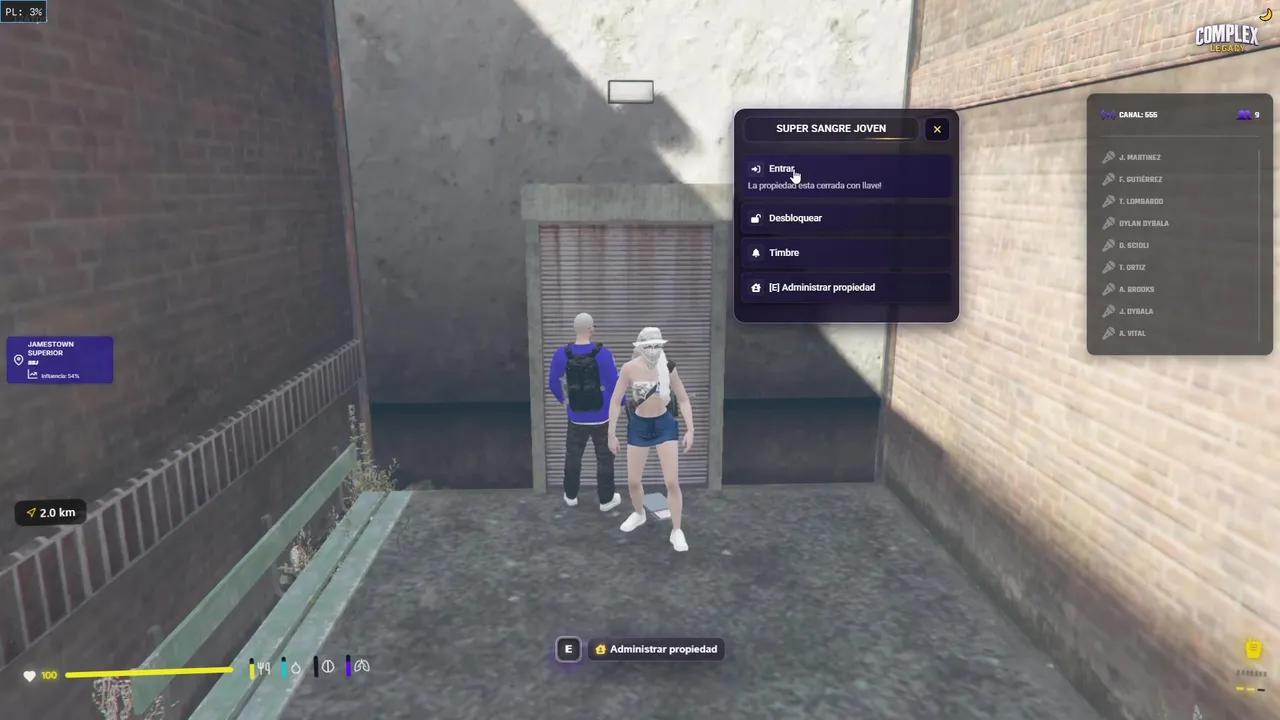This screenshot has width=1280, height=720.
Task: Click the fork hunger icon in the HUD
Action: tap(262, 667)
